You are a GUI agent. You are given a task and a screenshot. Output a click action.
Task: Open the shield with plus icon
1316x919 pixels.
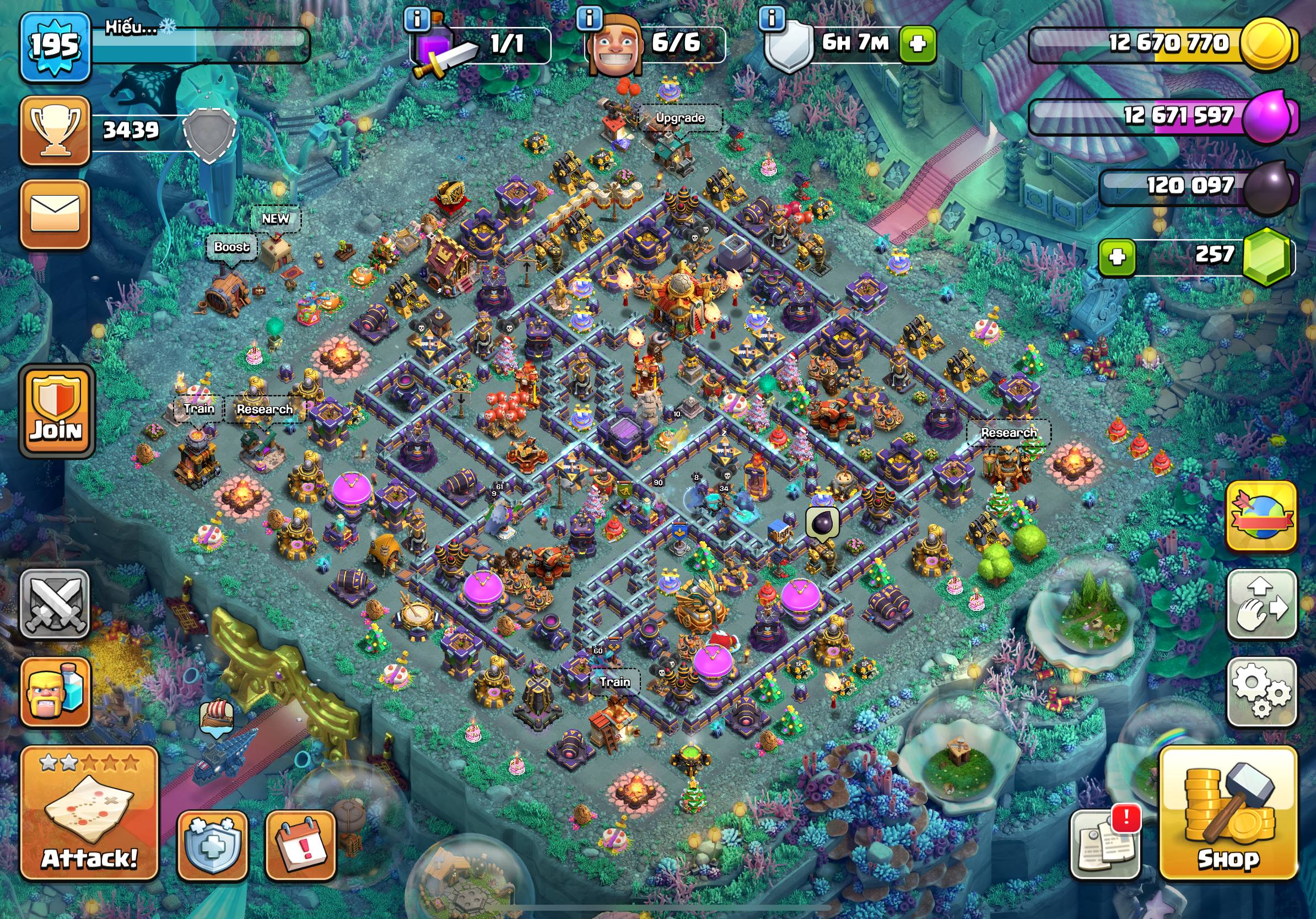pyautogui.click(x=213, y=845)
